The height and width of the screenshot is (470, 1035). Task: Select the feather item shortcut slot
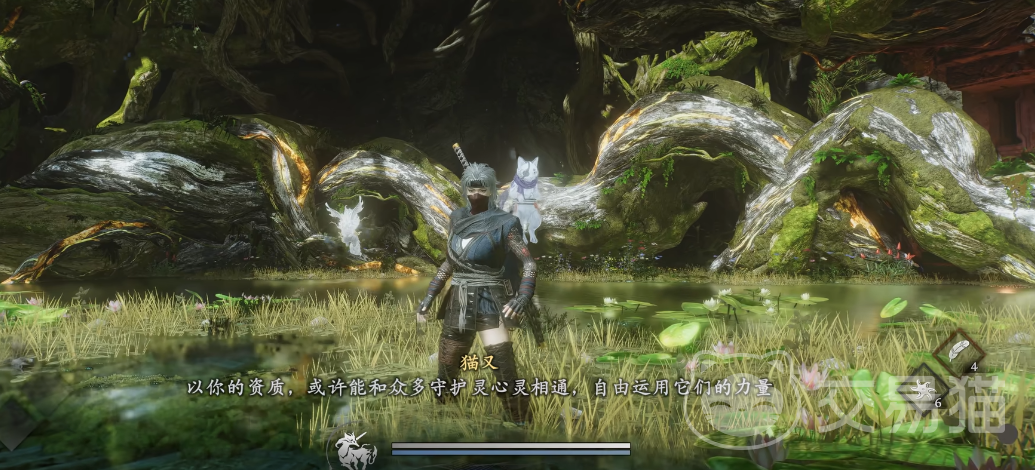coord(959,350)
